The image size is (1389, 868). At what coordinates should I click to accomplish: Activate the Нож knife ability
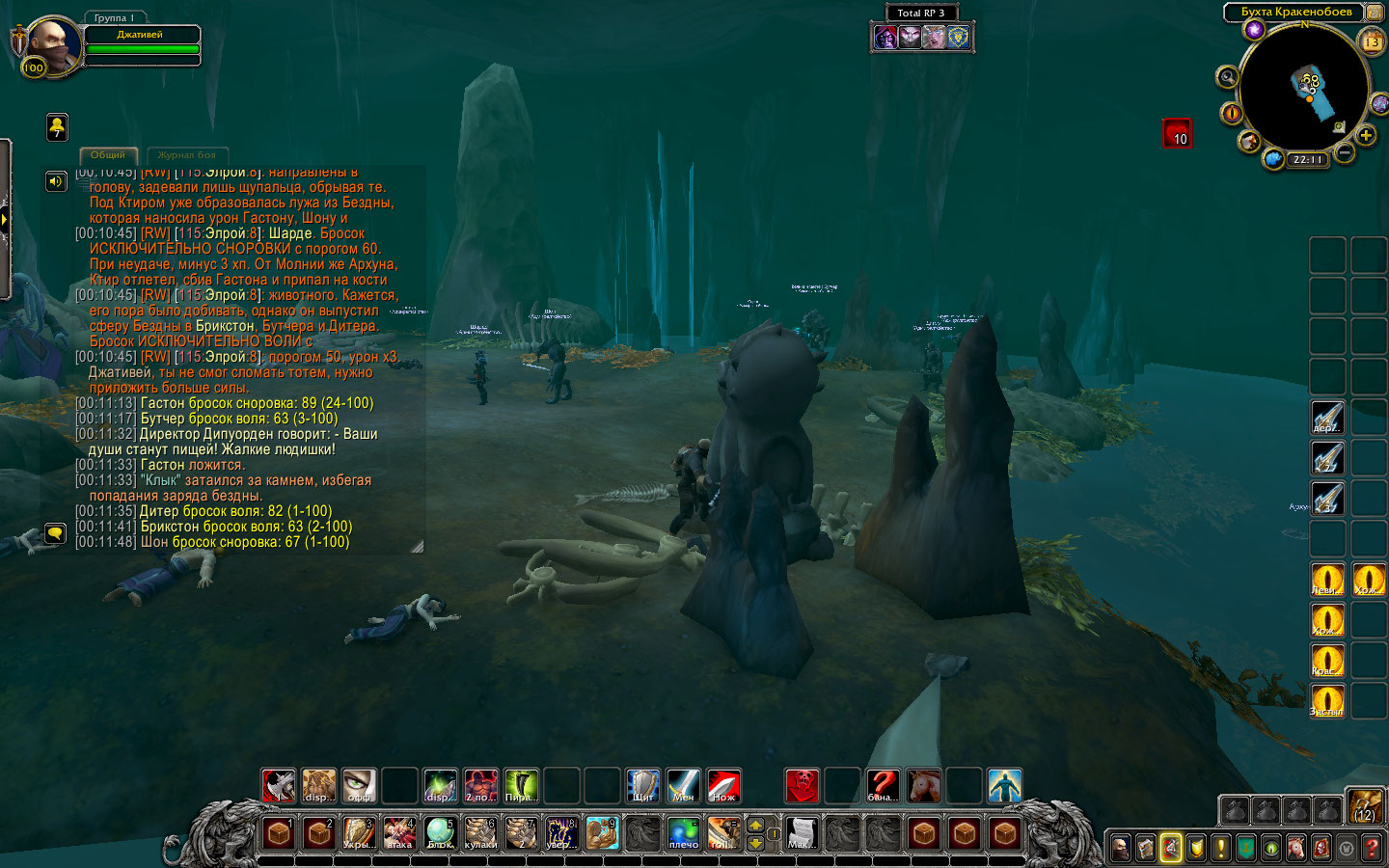[x=723, y=786]
